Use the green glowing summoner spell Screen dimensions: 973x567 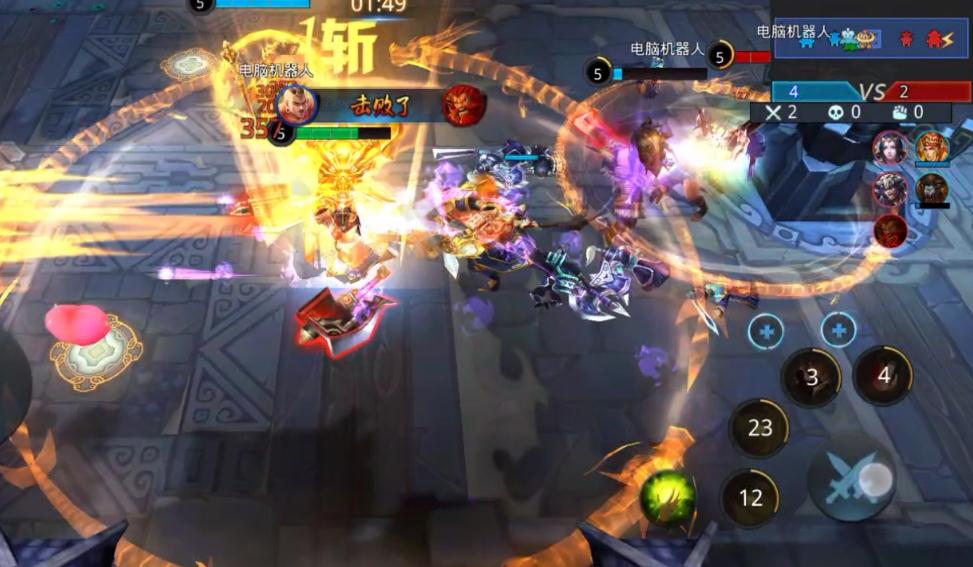point(667,498)
